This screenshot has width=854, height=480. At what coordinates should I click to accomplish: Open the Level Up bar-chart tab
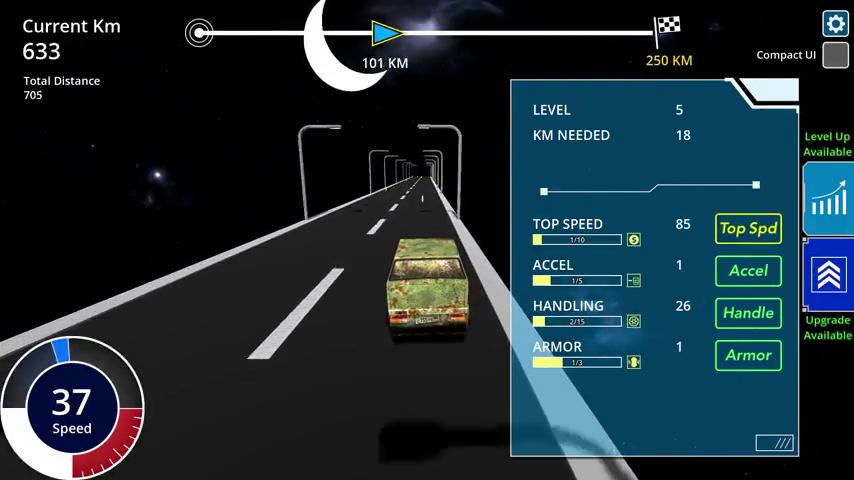(828, 198)
